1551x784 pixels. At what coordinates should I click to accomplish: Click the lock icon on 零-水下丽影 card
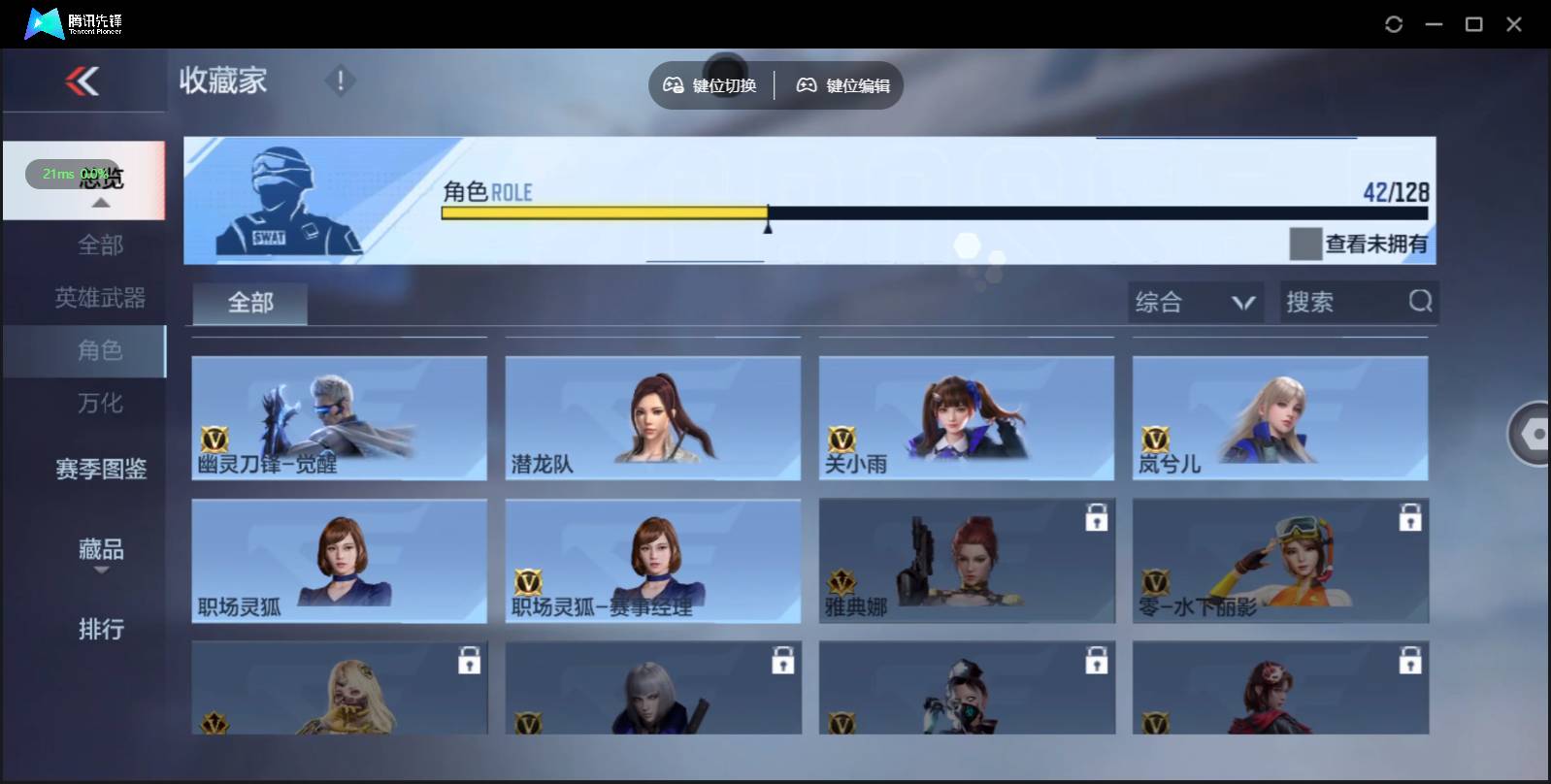coord(1410,518)
